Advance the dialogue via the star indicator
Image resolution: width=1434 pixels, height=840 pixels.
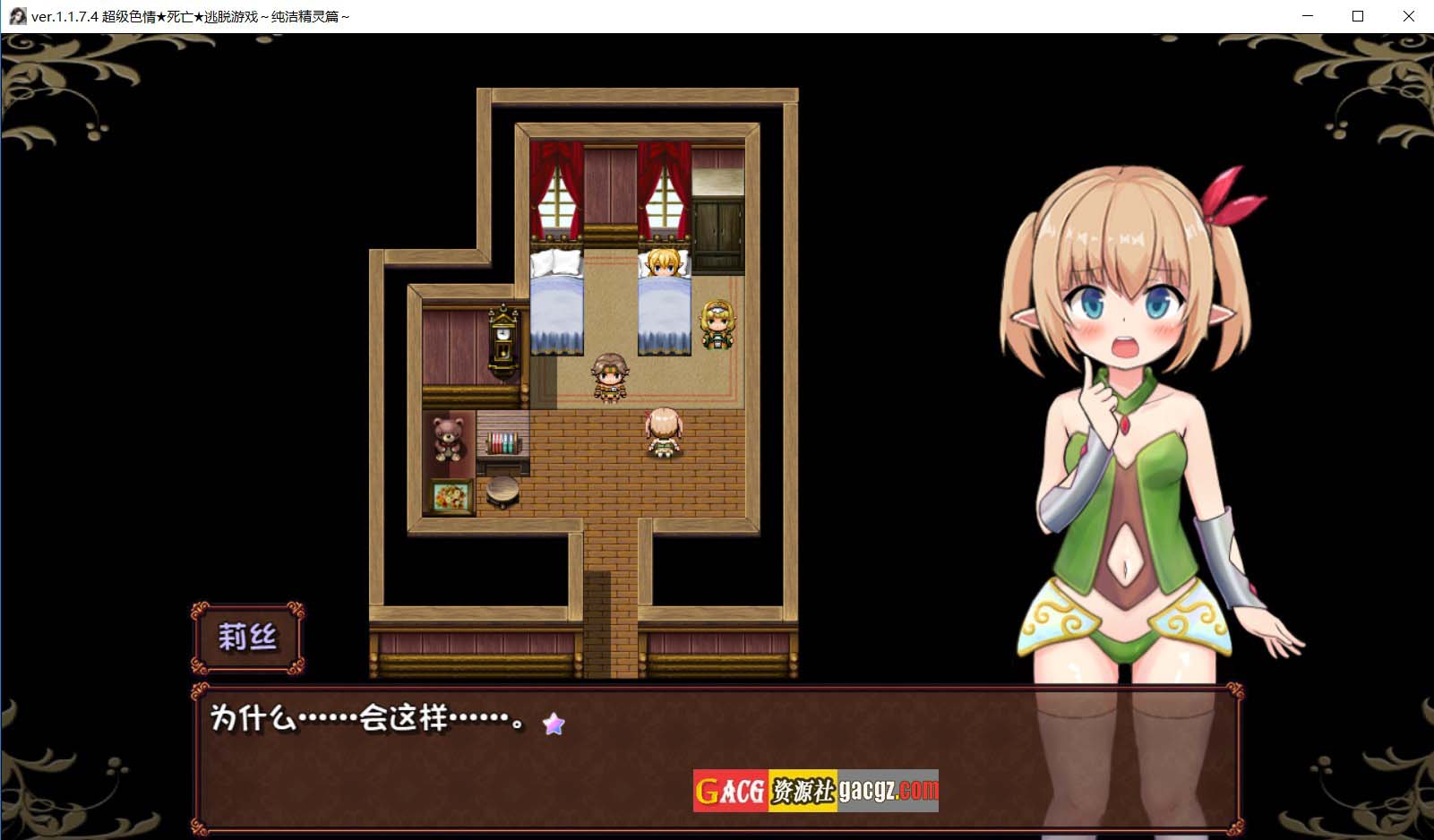(554, 724)
